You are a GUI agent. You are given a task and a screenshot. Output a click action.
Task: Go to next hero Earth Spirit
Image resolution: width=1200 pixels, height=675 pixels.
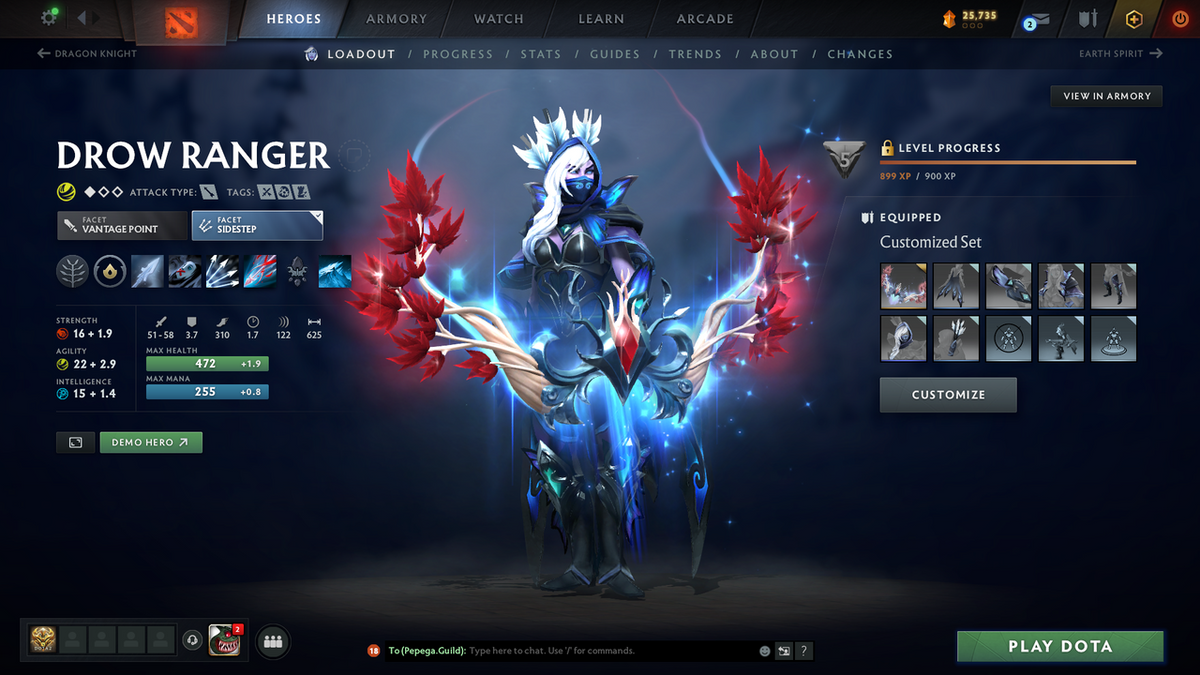click(x=1120, y=54)
